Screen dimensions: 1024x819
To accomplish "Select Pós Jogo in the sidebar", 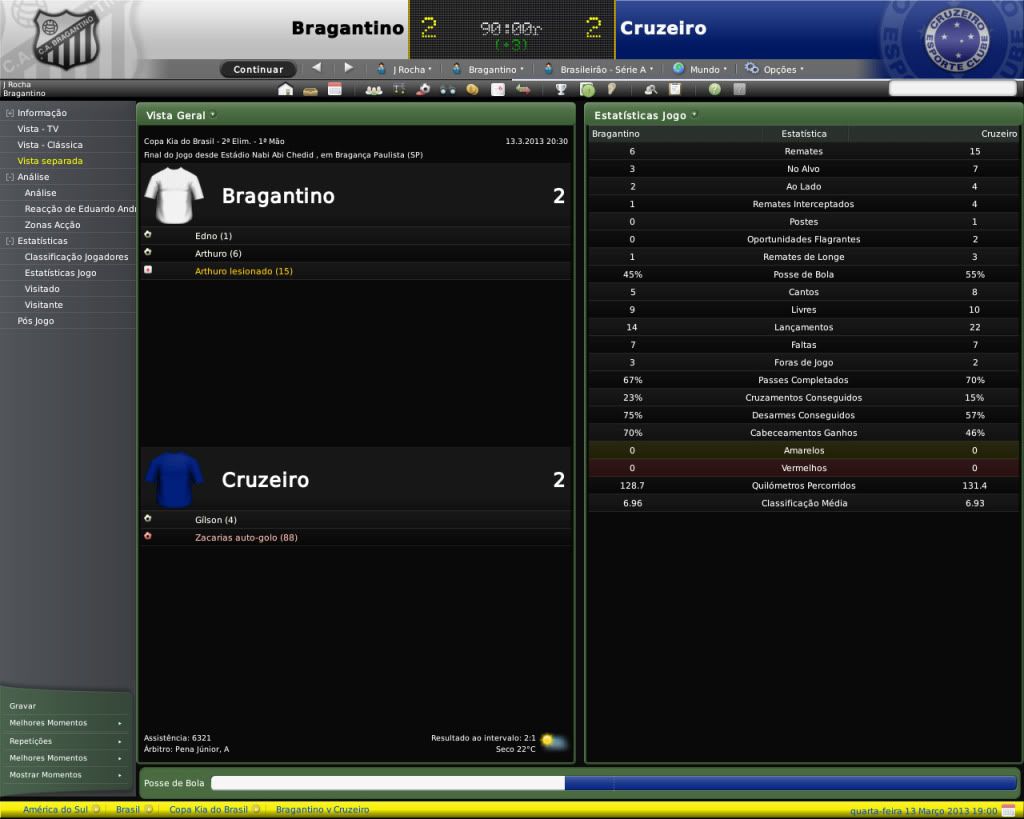I will point(36,321).
